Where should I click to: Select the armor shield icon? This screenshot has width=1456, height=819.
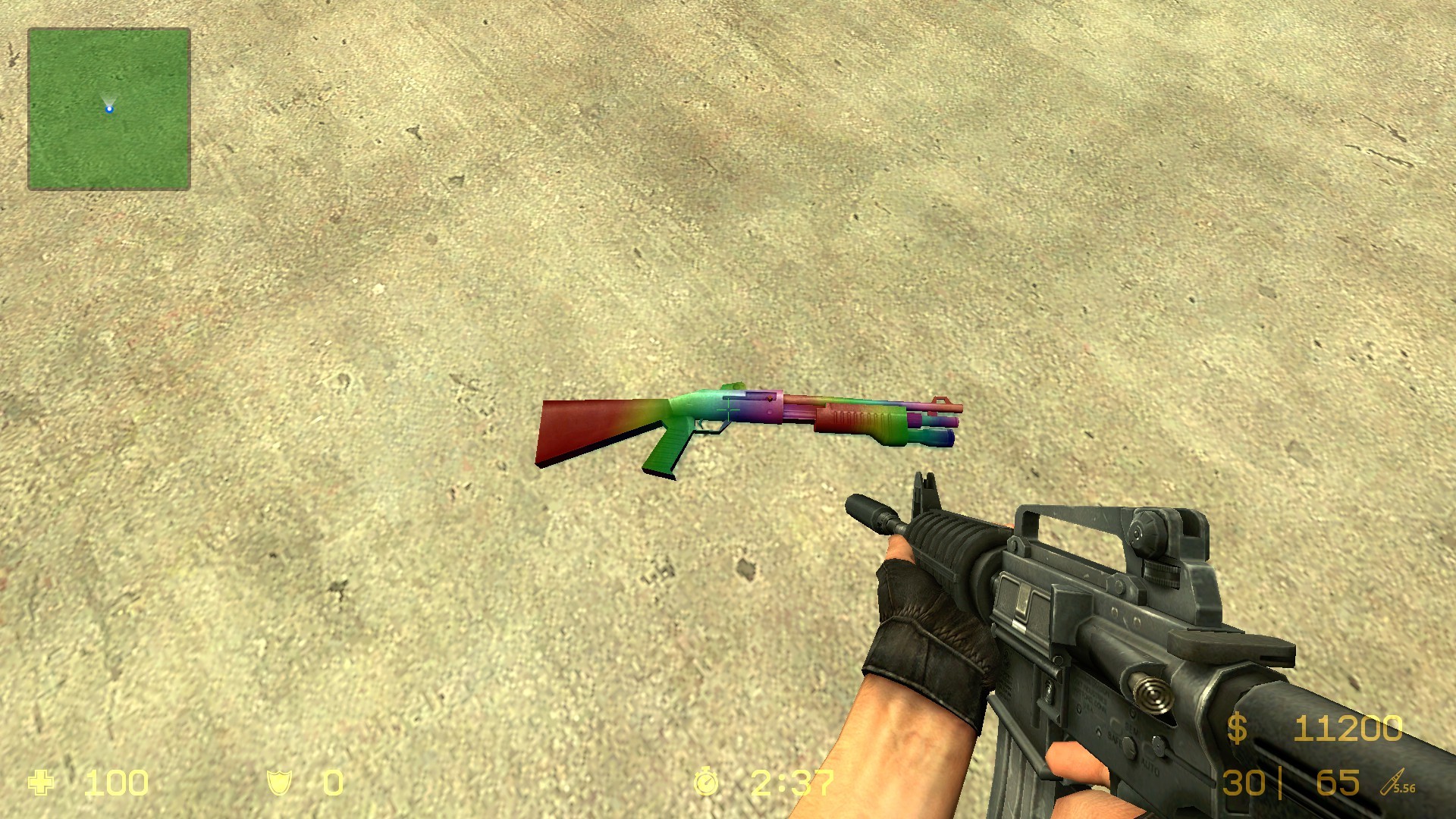[x=280, y=780]
